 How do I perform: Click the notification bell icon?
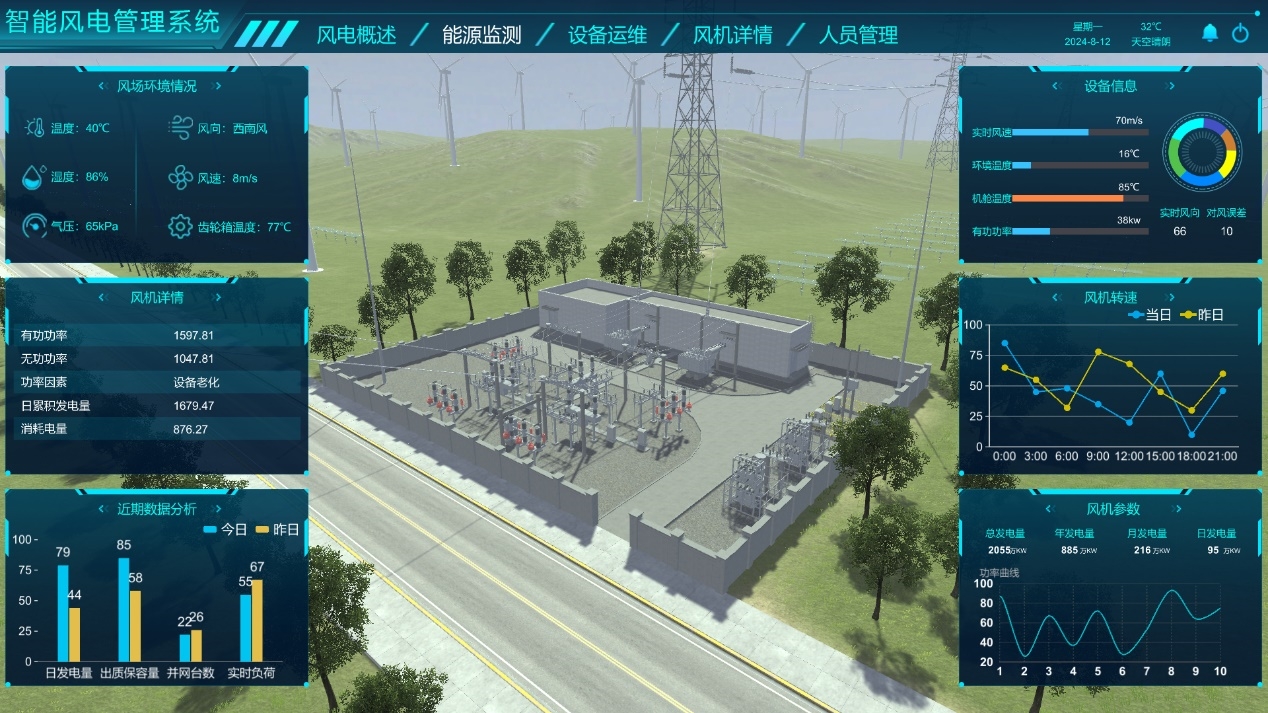click(x=1210, y=33)
